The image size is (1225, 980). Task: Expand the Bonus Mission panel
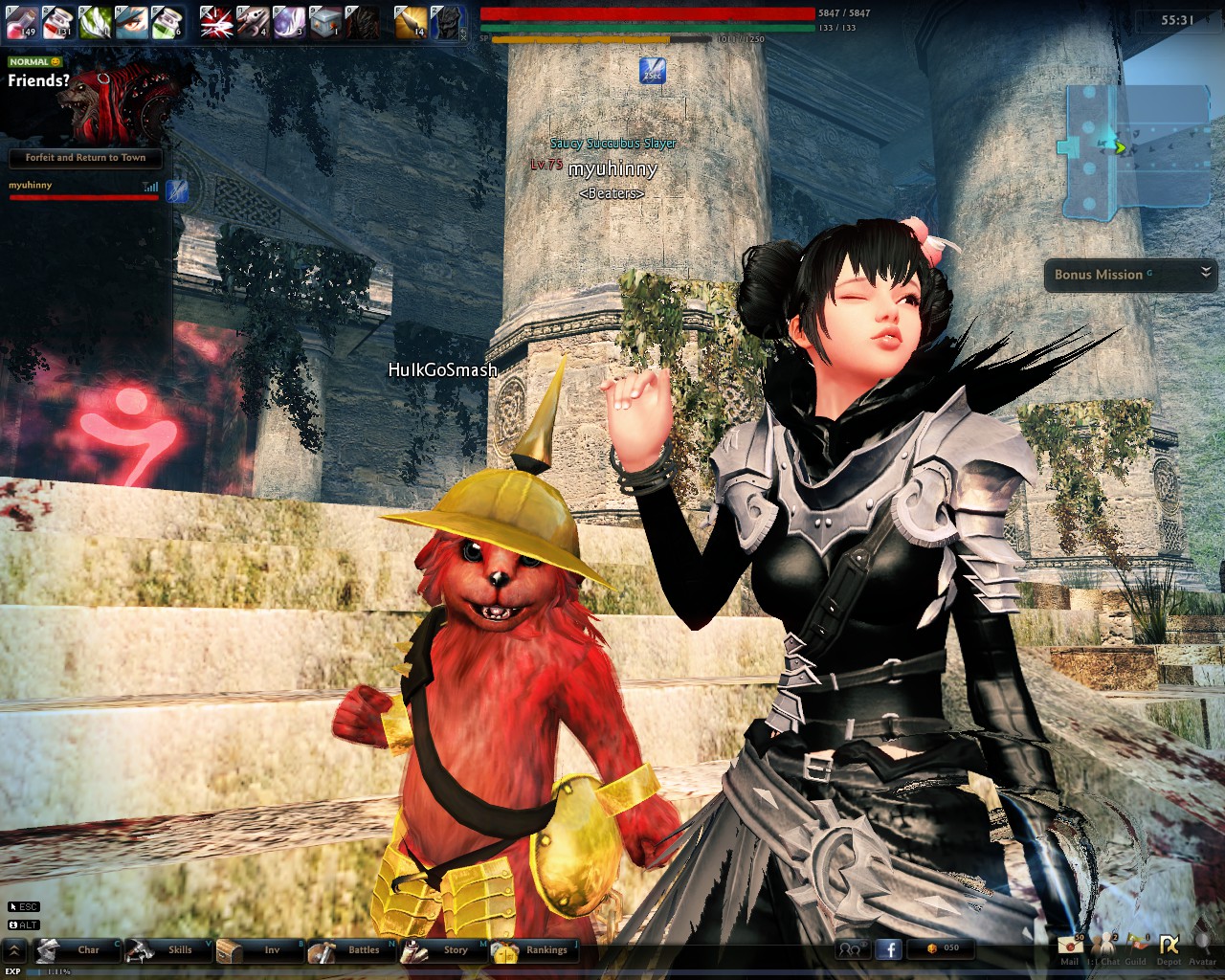(1206, 274)
